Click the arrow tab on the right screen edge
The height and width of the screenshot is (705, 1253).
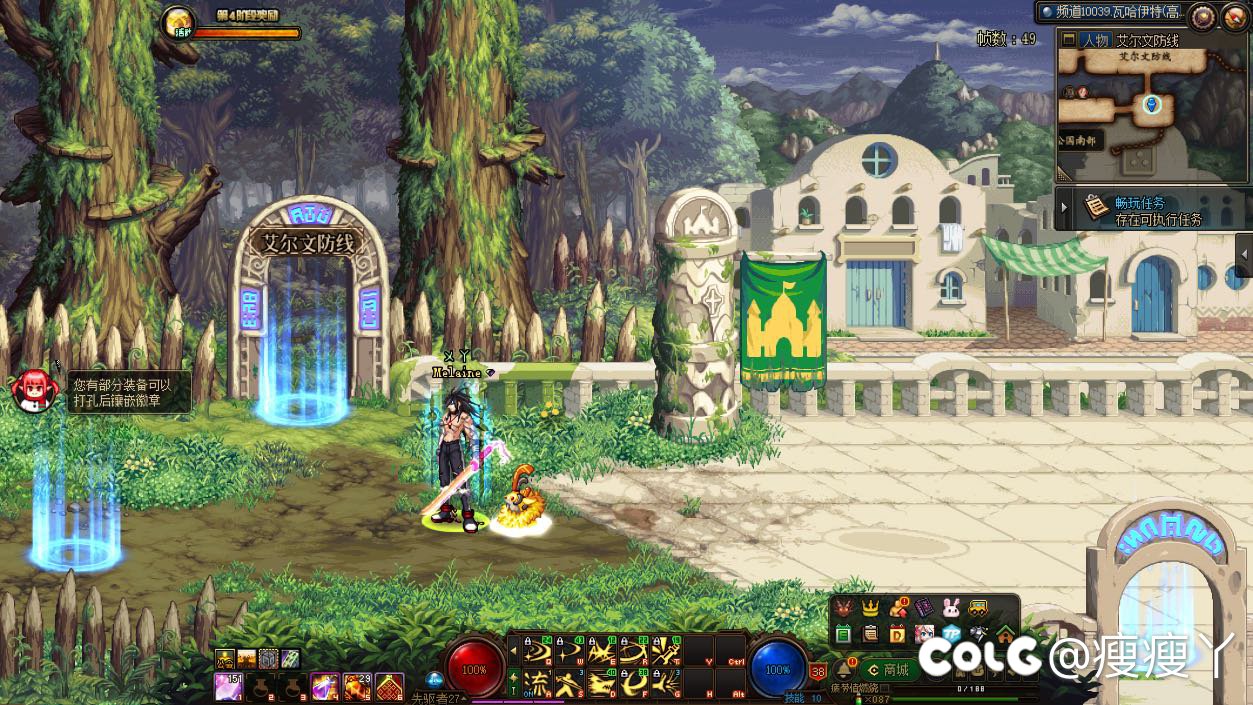pos(1244,255)
